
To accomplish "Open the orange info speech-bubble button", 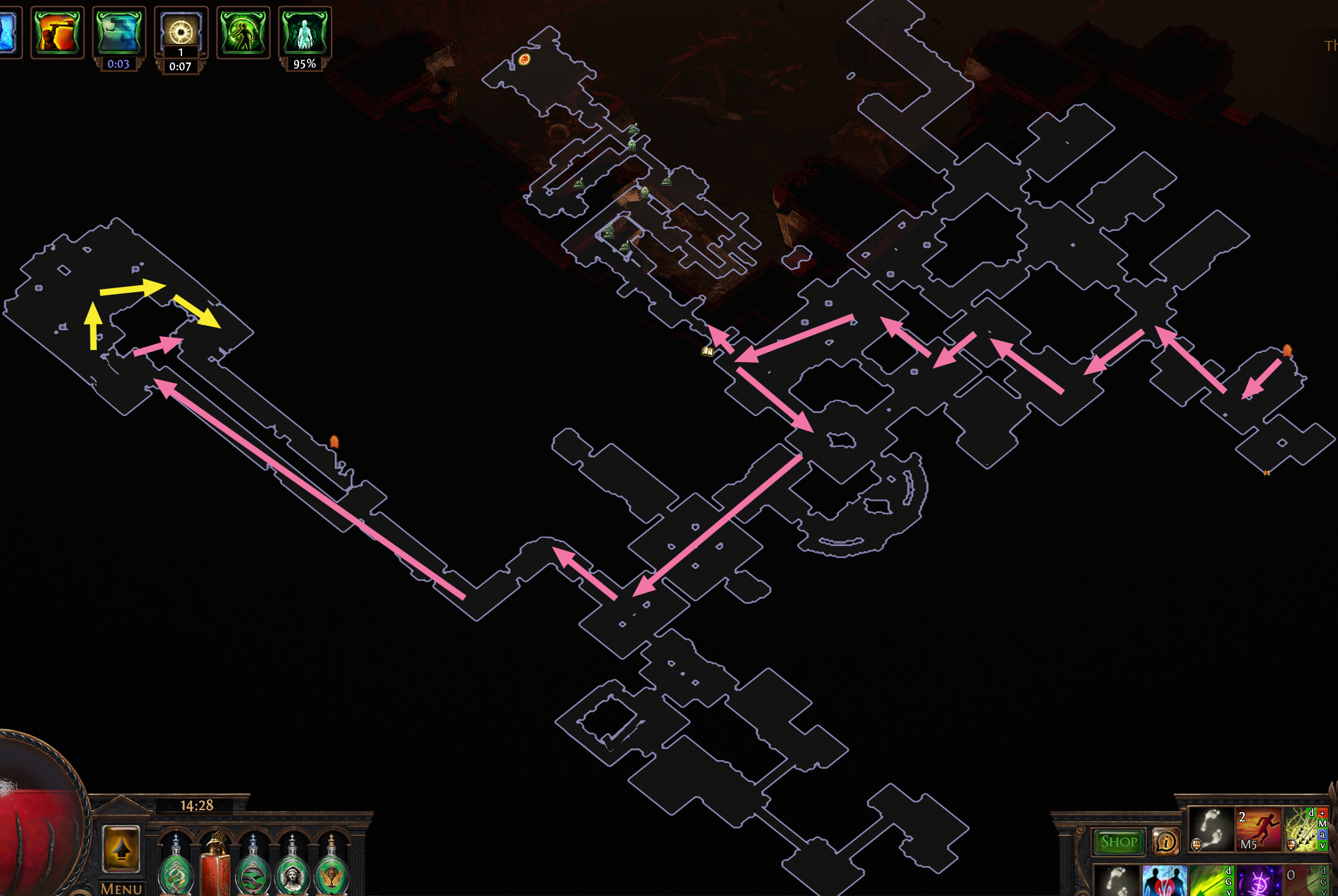I will pyautogui.click(x=1165, y=842).
